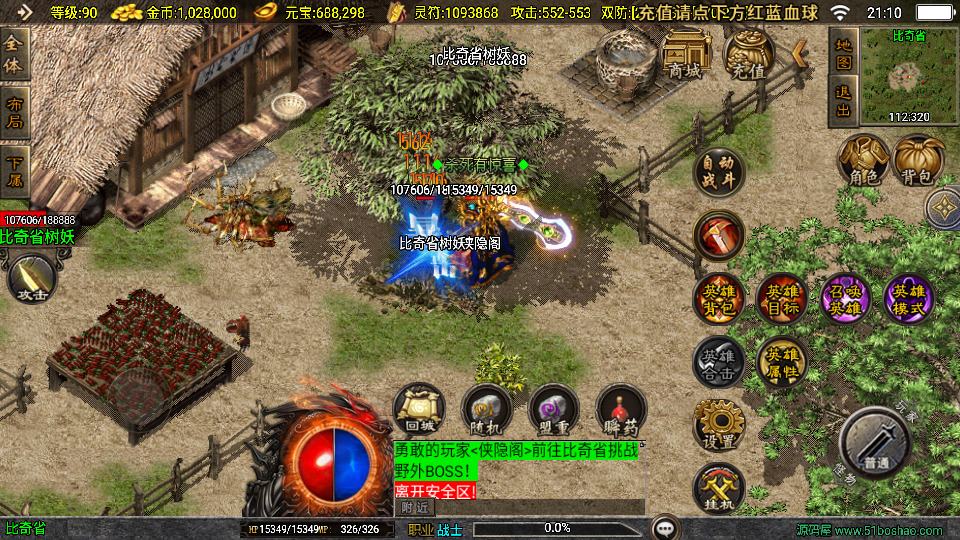
Task: Use the 回城 return-to-town scroll
Action: click(418, 408)
